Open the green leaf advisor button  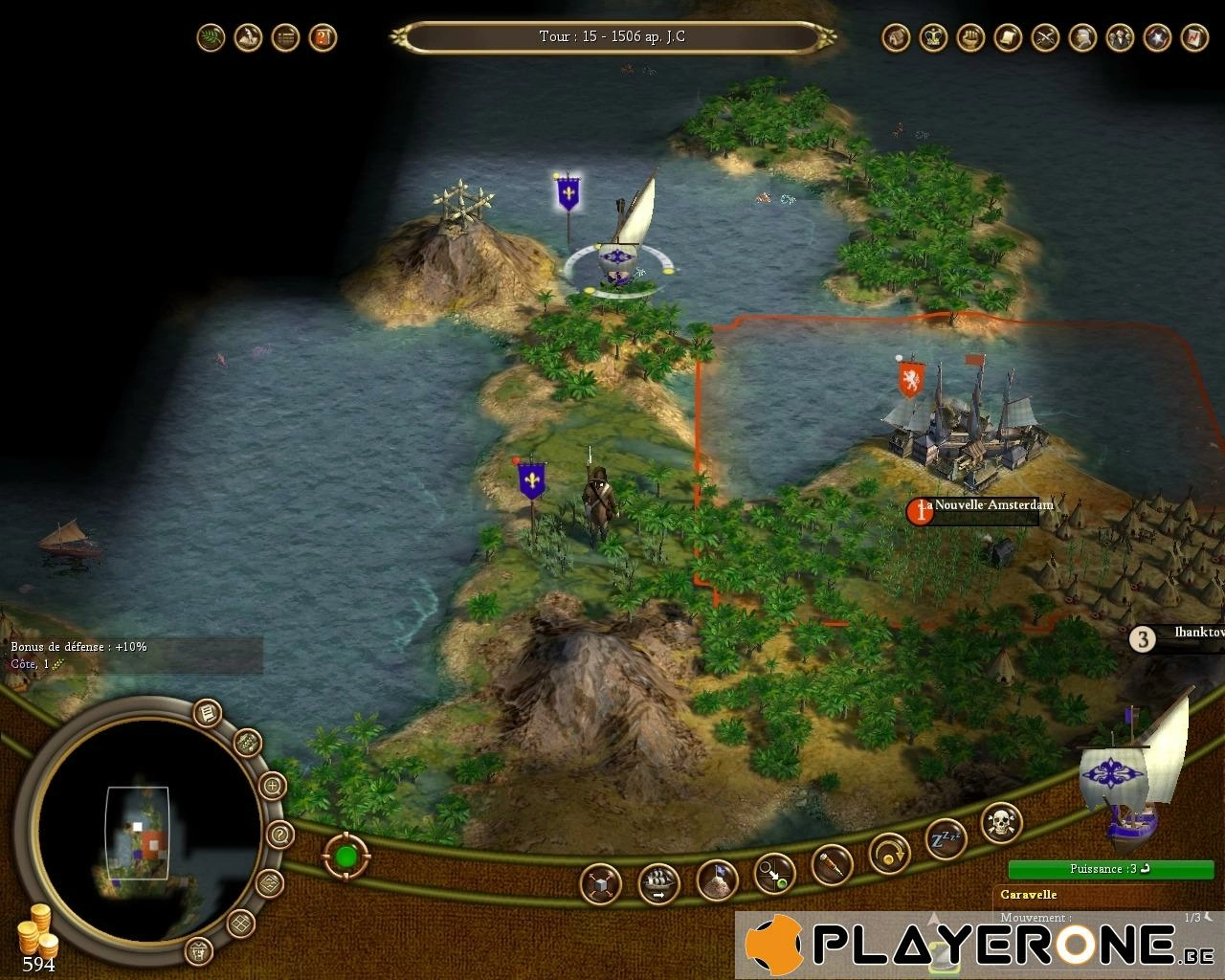pos(211,38)
